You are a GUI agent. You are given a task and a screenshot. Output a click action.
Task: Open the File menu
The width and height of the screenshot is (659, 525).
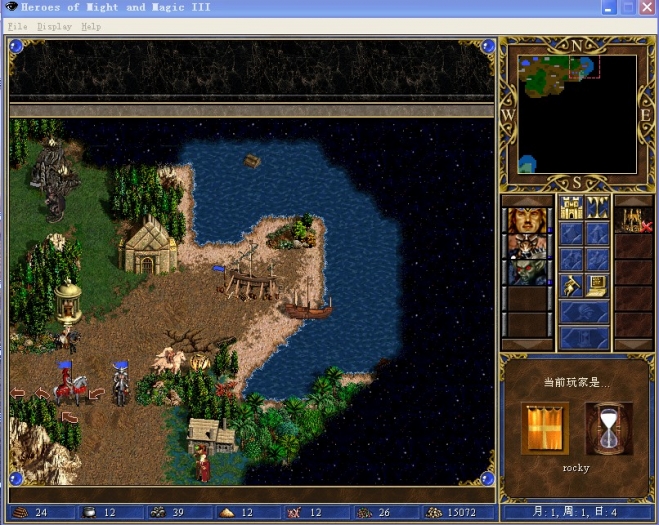click(x=17, y=27)
